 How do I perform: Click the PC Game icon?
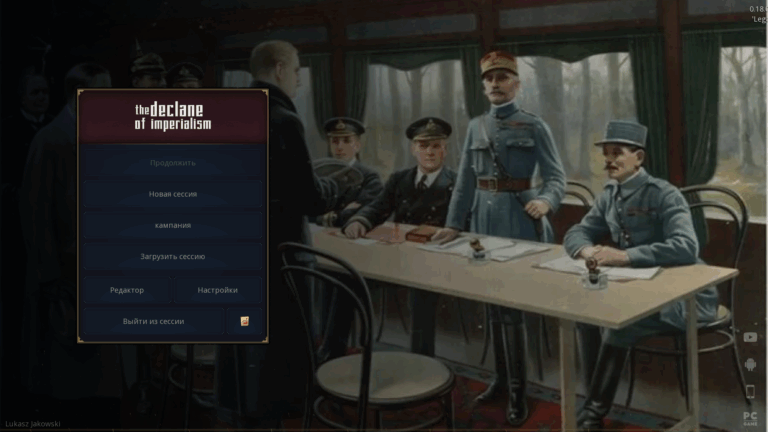tap(750, 418)
